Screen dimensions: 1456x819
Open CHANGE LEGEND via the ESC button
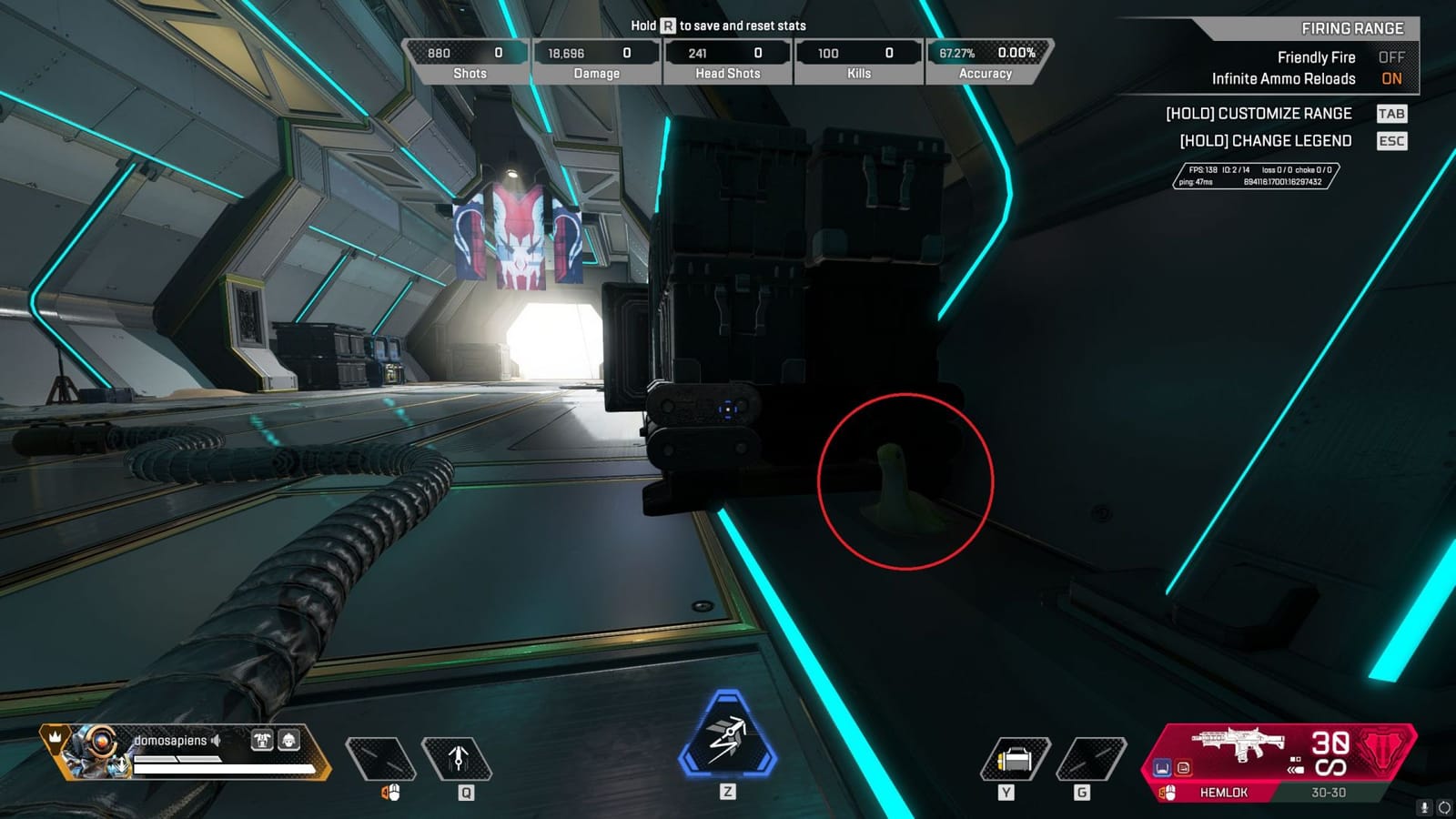click(x=1392, y=141)
